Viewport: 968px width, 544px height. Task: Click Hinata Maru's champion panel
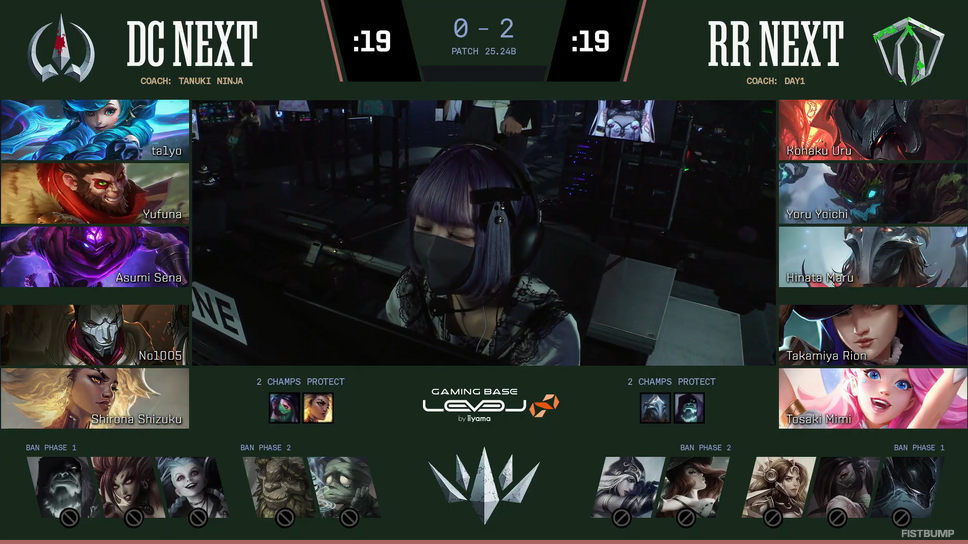873,257
